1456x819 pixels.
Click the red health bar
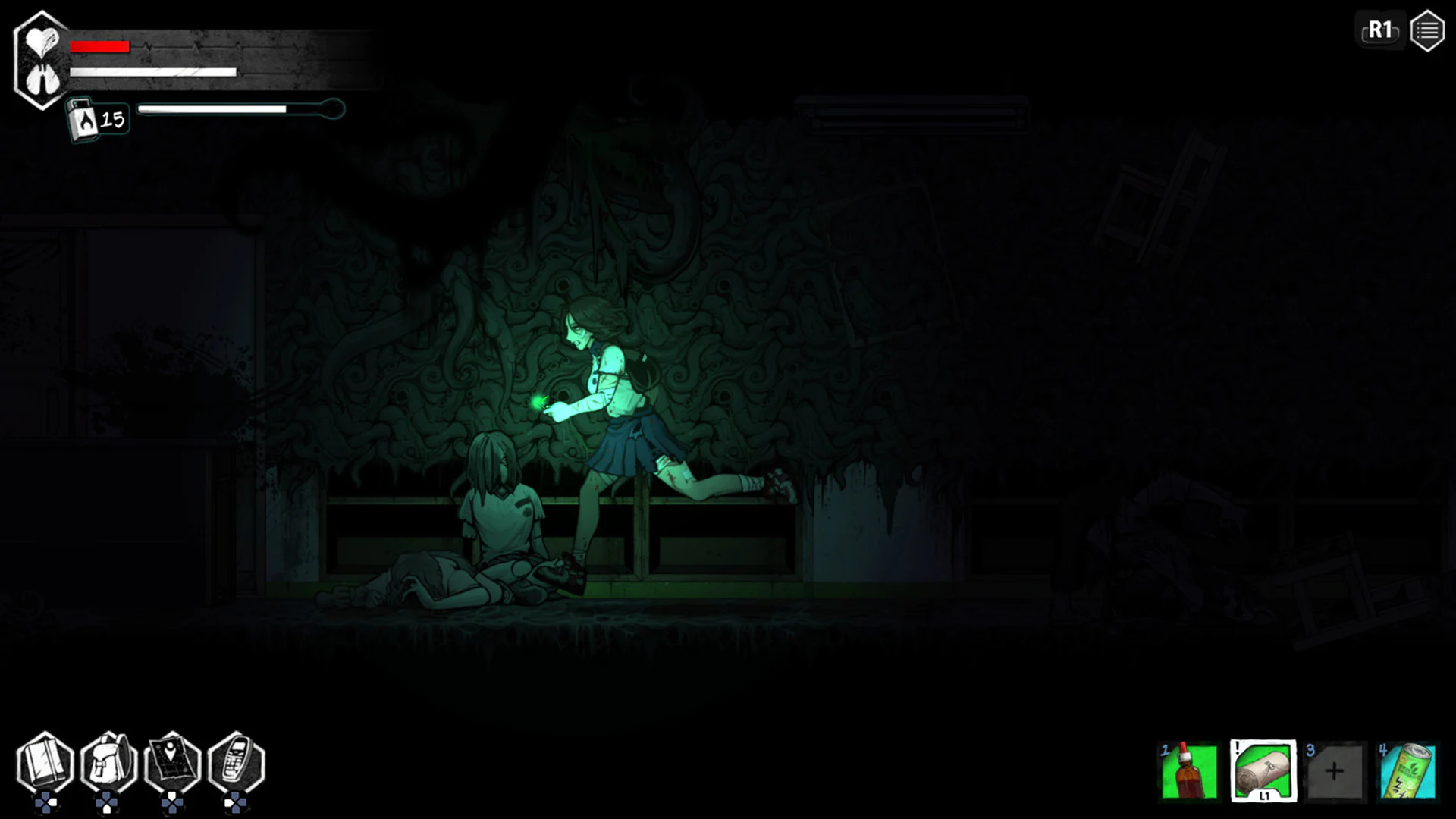coord(99,45)
